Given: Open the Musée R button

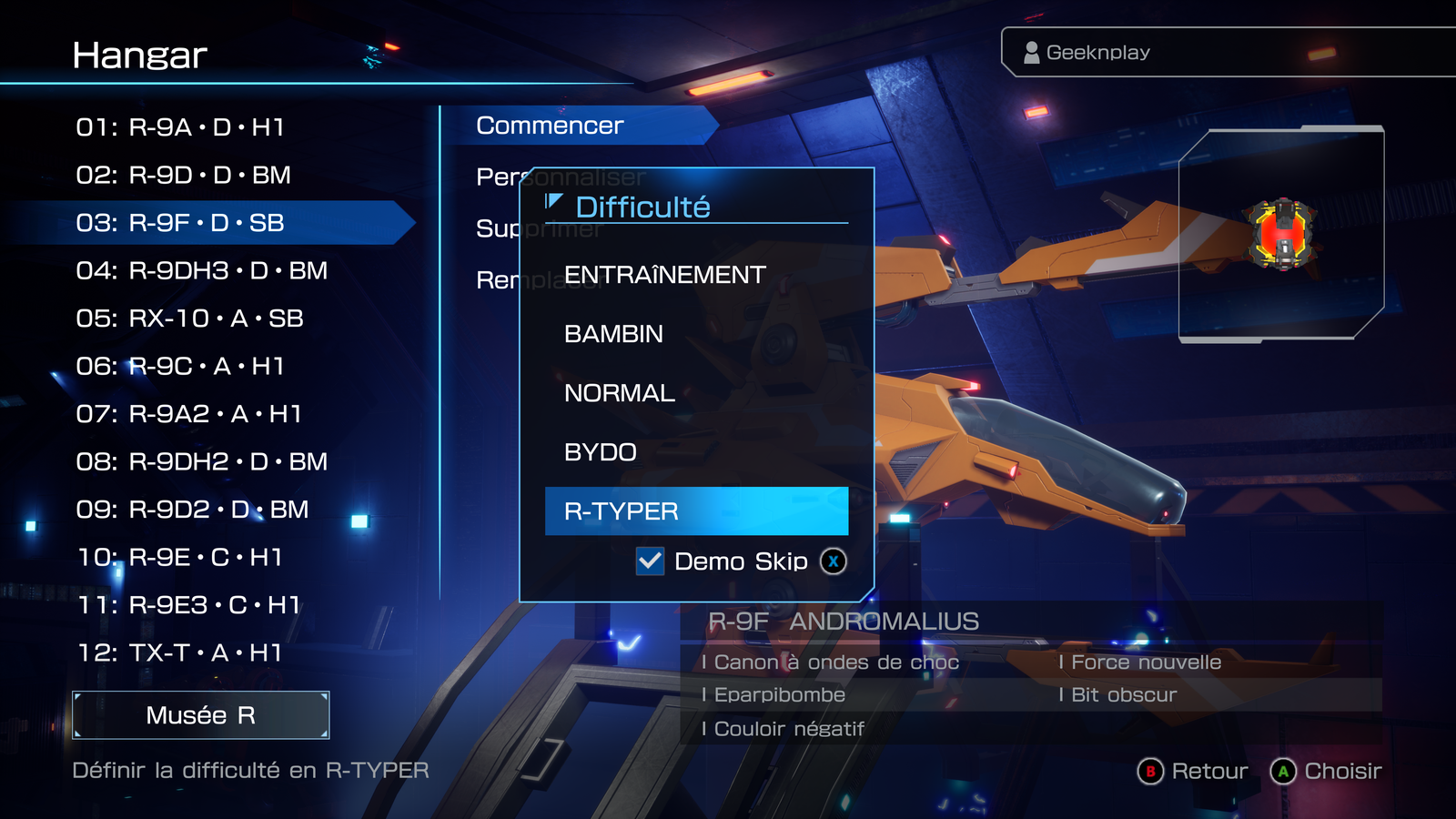Looking at the screenshot, I should (200, 715).
